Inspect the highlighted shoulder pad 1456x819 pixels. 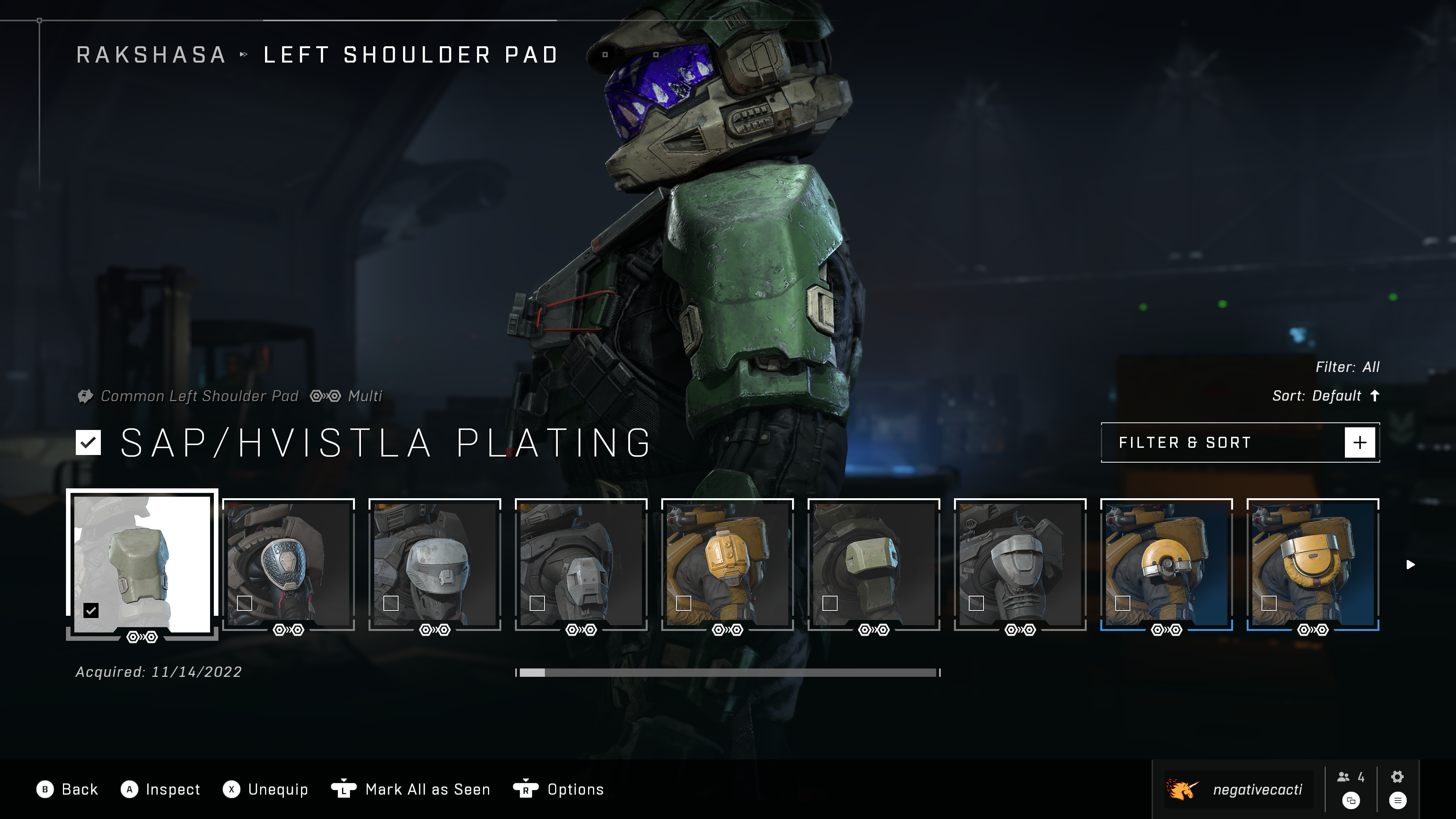click(161, 789)
